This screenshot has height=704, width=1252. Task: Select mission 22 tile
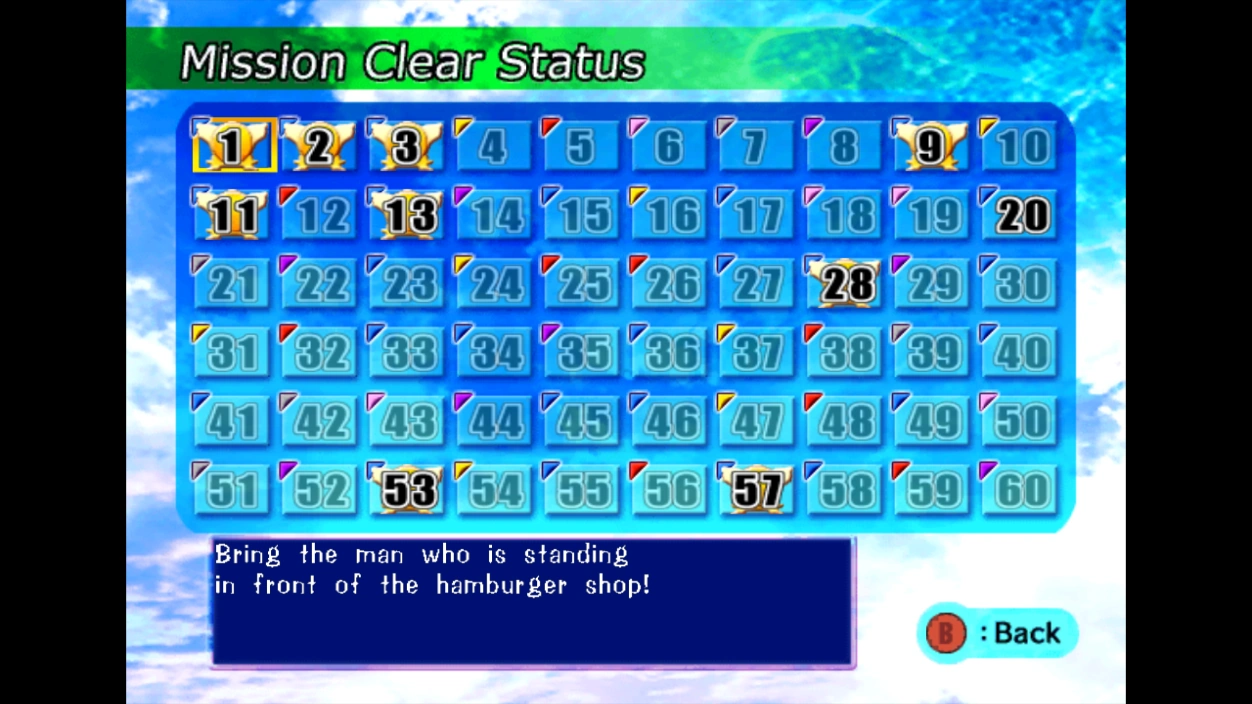(x=320, y=284)
